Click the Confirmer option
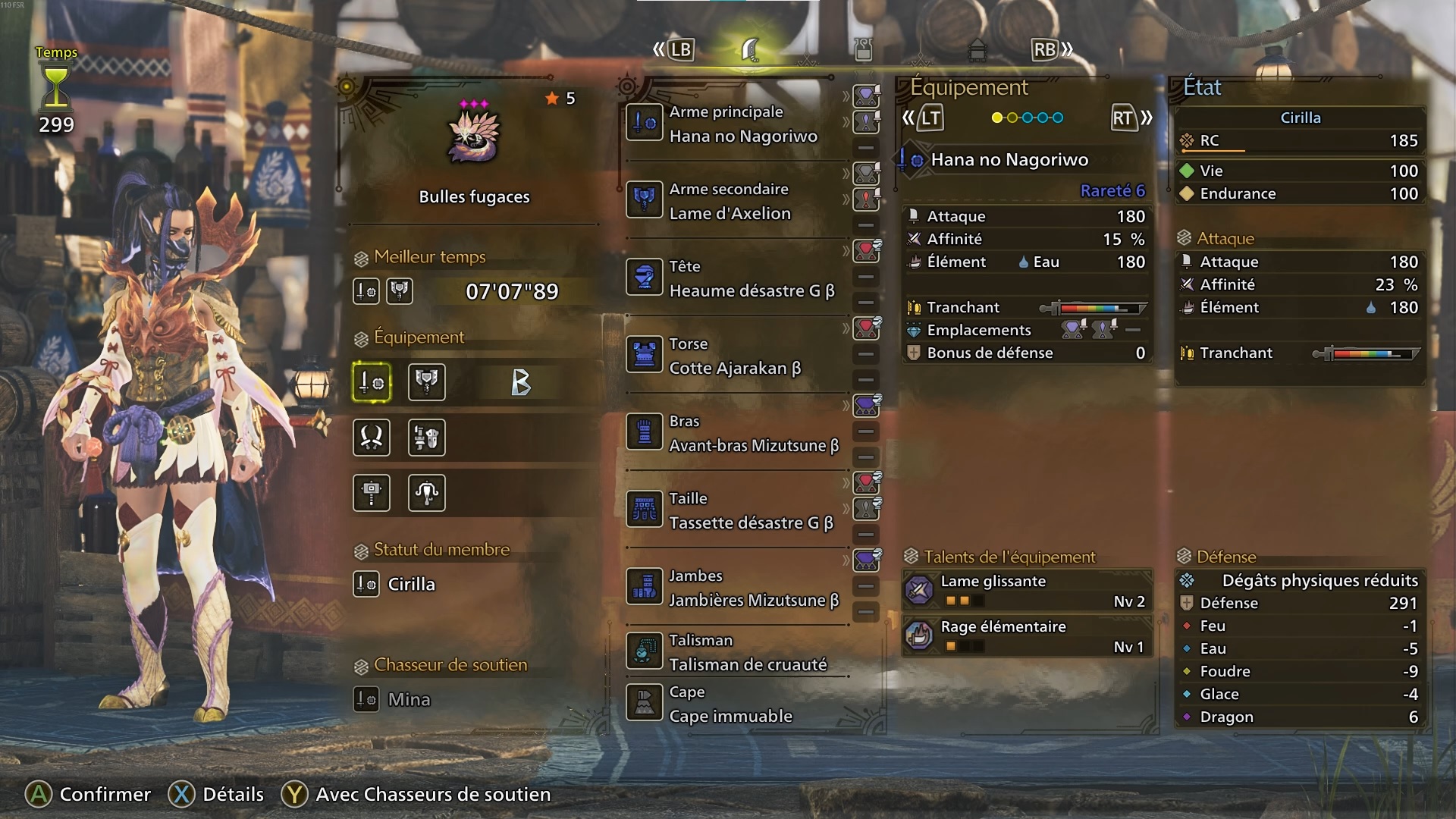Screen dimensions: 1456x819 coord(89,794)
